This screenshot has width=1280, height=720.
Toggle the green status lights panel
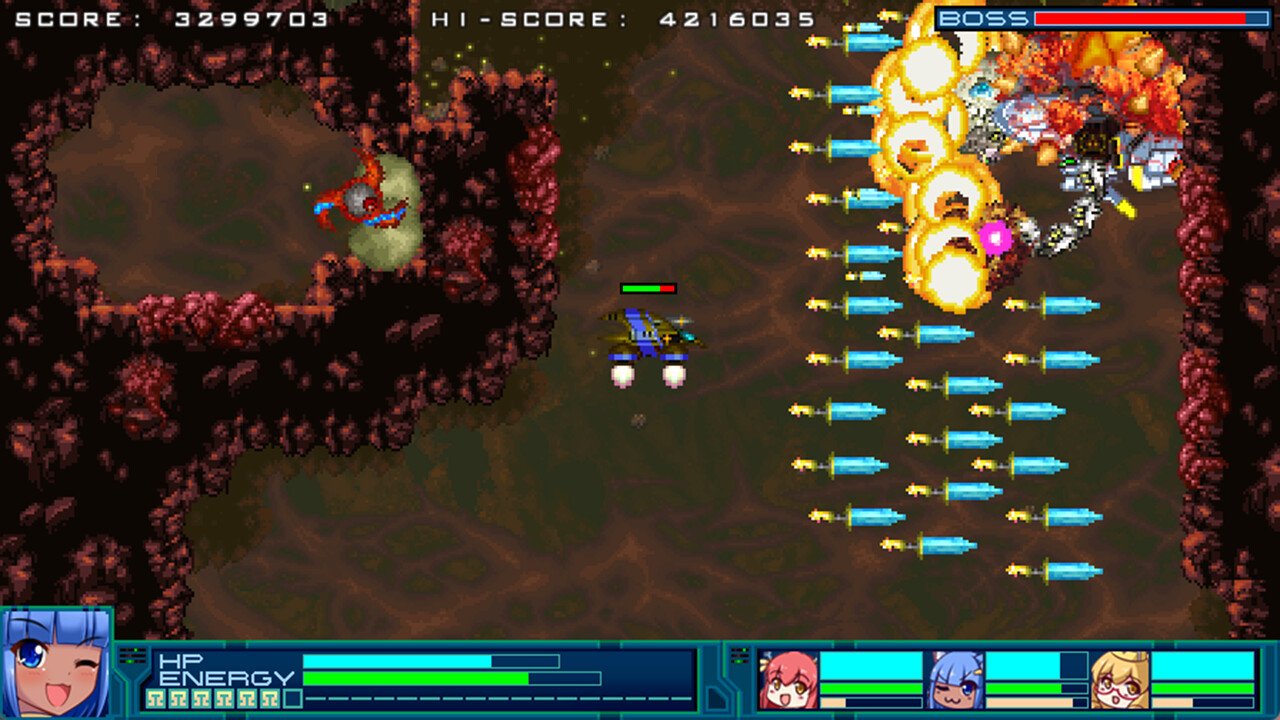tap(131, 654)
